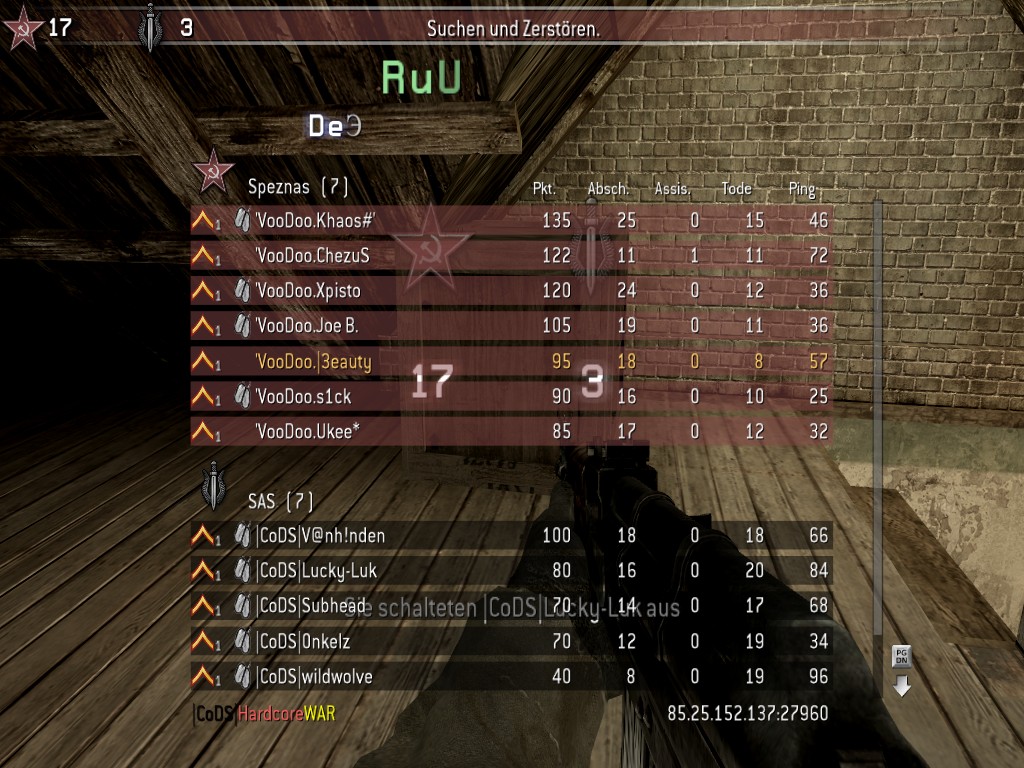Screen dimensions: 1024x768
Task: Select the |CoDS|Onkelz scoreboard row
Action: click(x=511, y=641)
